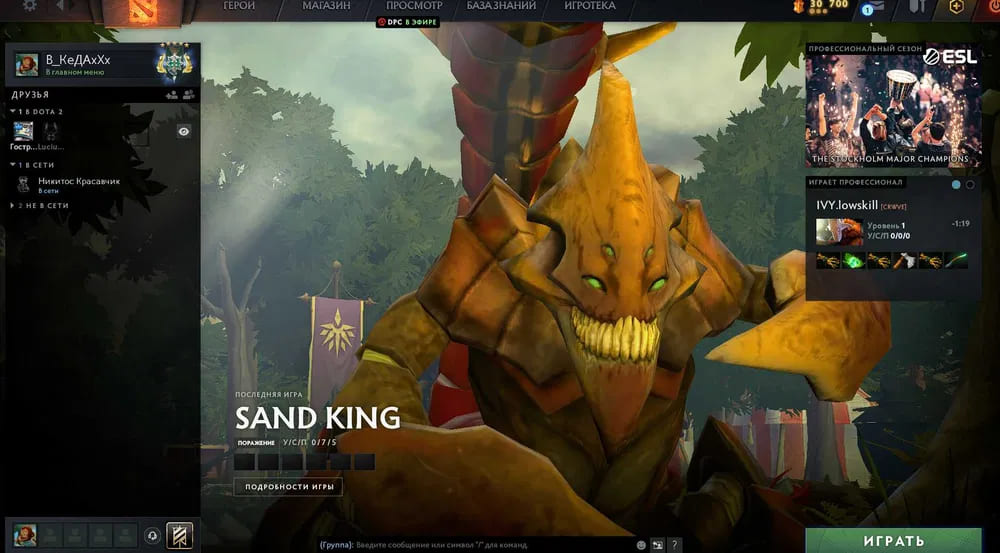
Task: Open the ГЕРОИ heroes tab
Action: click(239, 6)
